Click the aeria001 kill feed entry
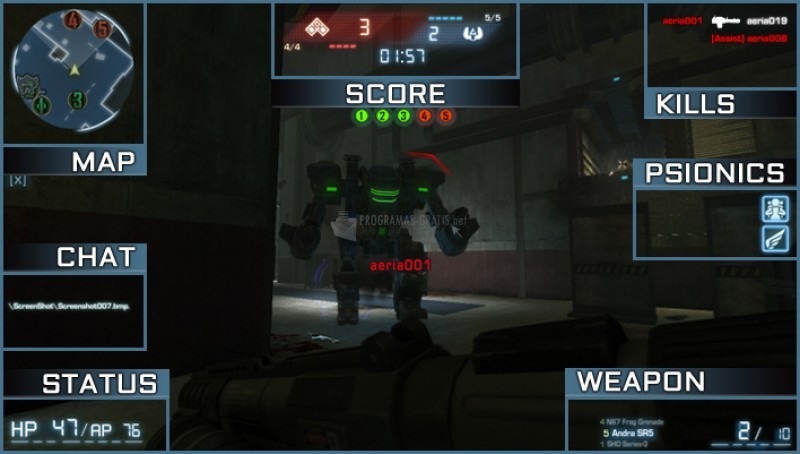The image size is (800, 454). click(x=683, y=20)
